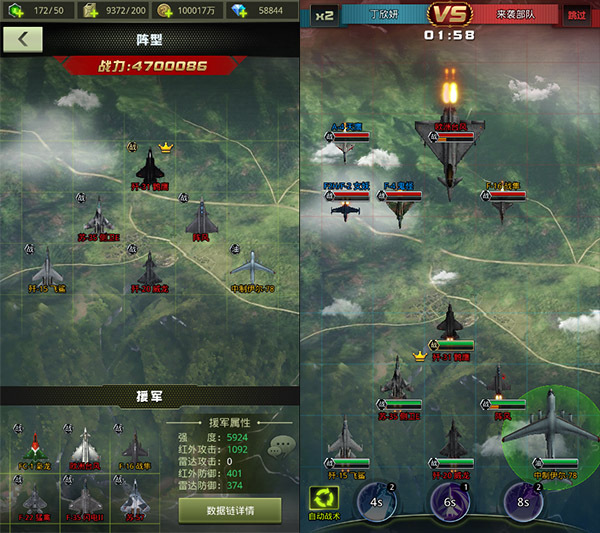Open 数据链详情 data link details
This screenshot has height=533, width=600.
point(230,510)
